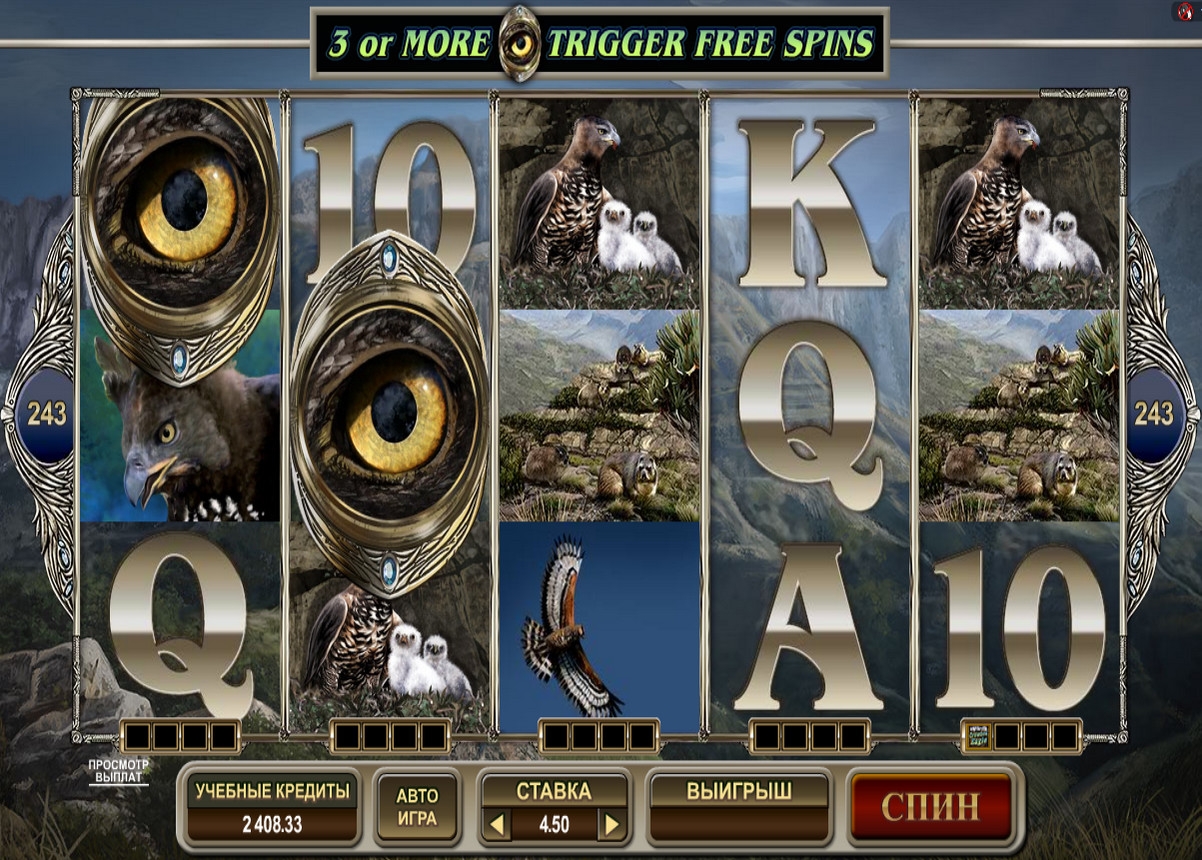Increase the СТАВКА bet with the right arrow

612,825
